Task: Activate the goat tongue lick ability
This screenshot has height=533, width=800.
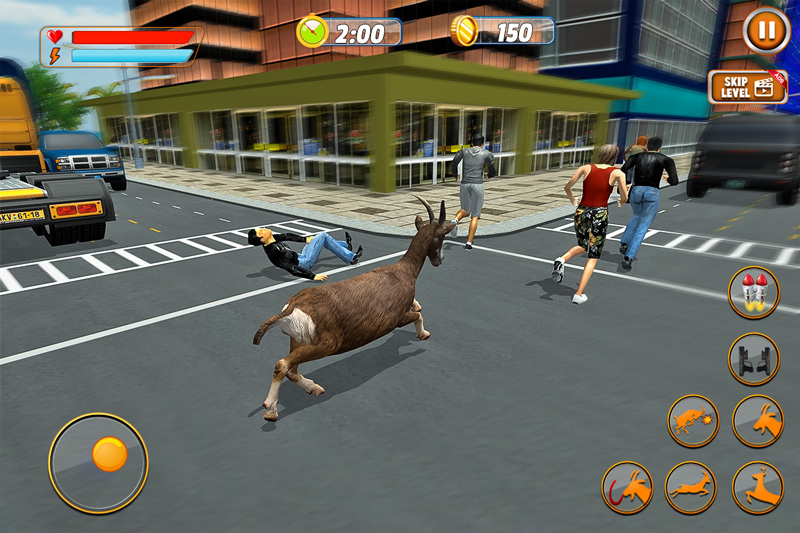Action: tap(627, 487)
